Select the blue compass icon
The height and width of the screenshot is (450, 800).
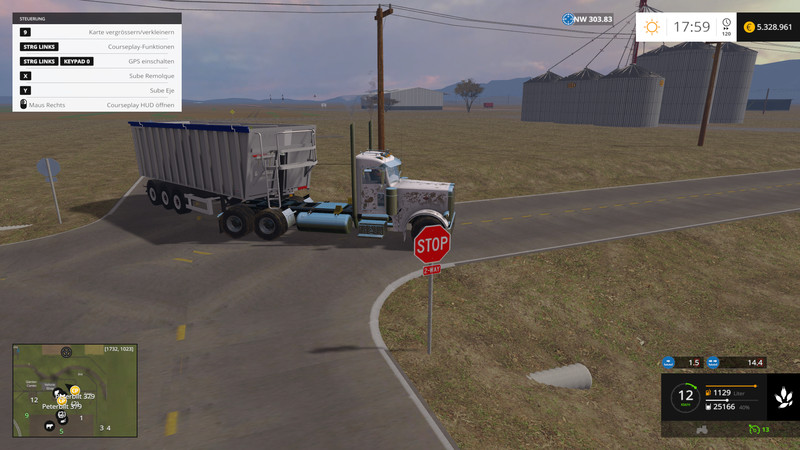568,19
